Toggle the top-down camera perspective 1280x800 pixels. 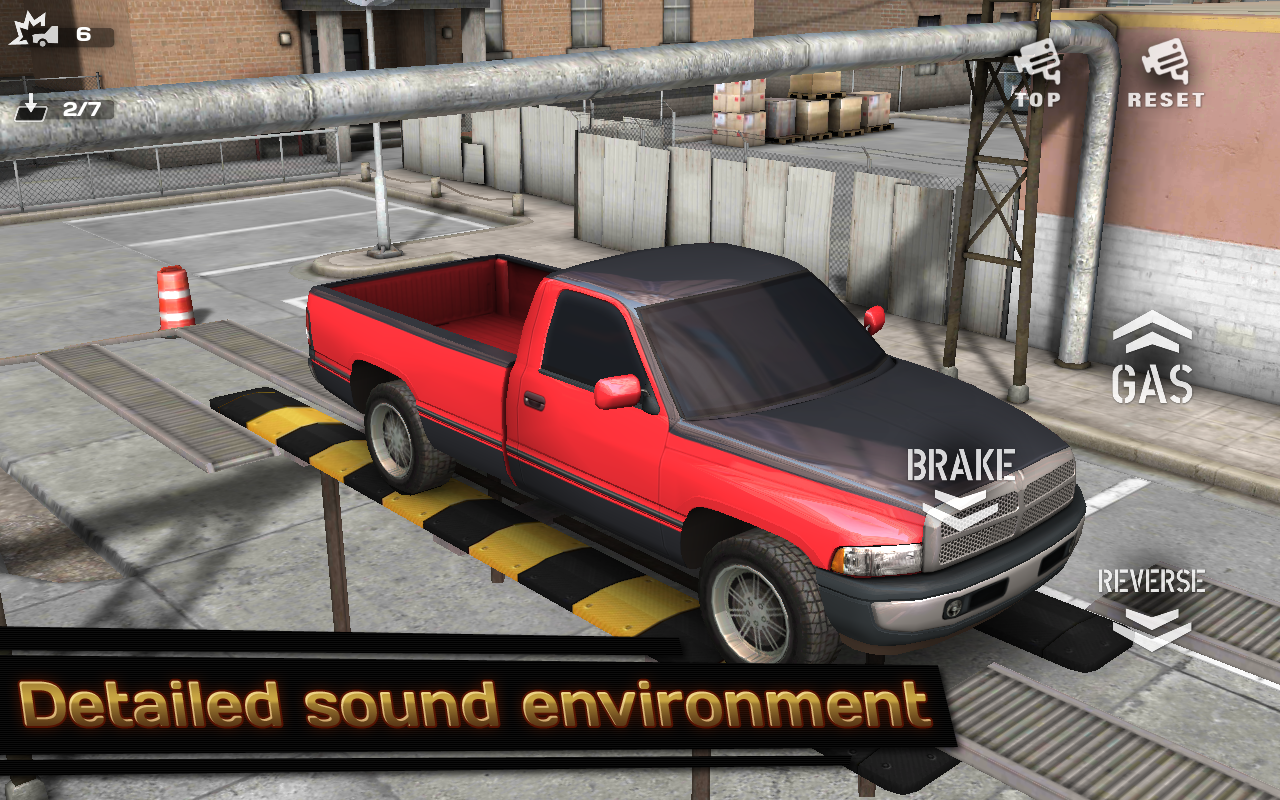[x=1040, y=75]
